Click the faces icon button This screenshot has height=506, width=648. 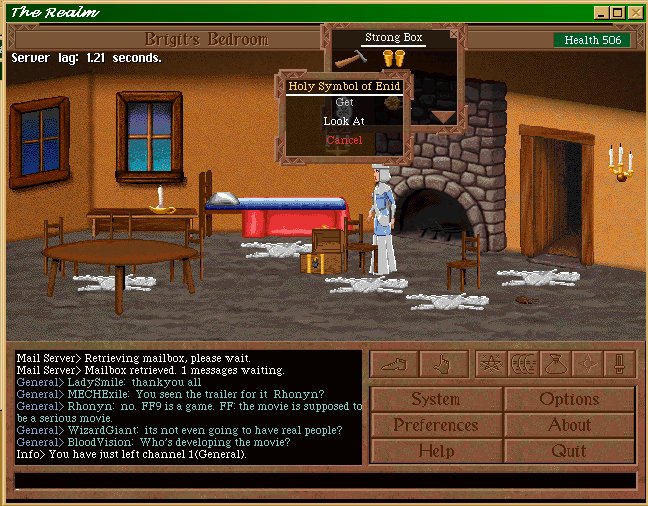524,364
